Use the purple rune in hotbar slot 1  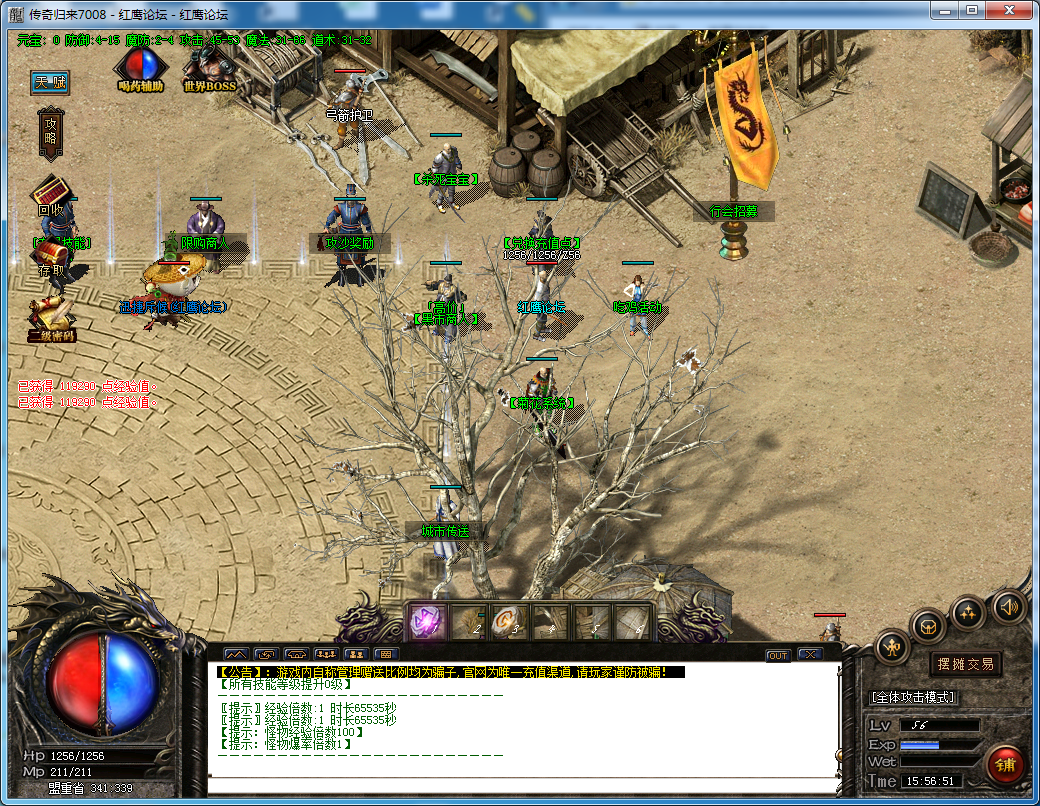click(425, 622)
